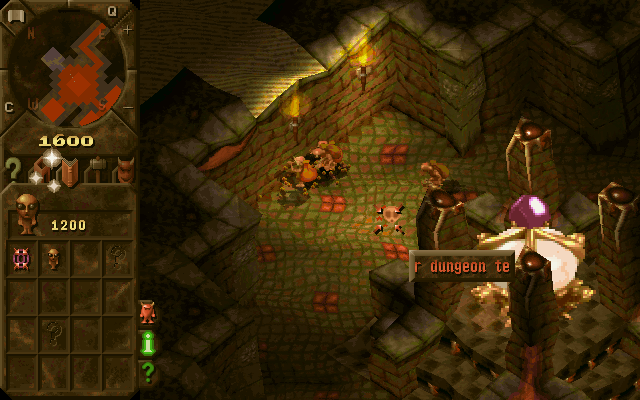
Task: Open the query question mark tab
Action: coord(13,168)
